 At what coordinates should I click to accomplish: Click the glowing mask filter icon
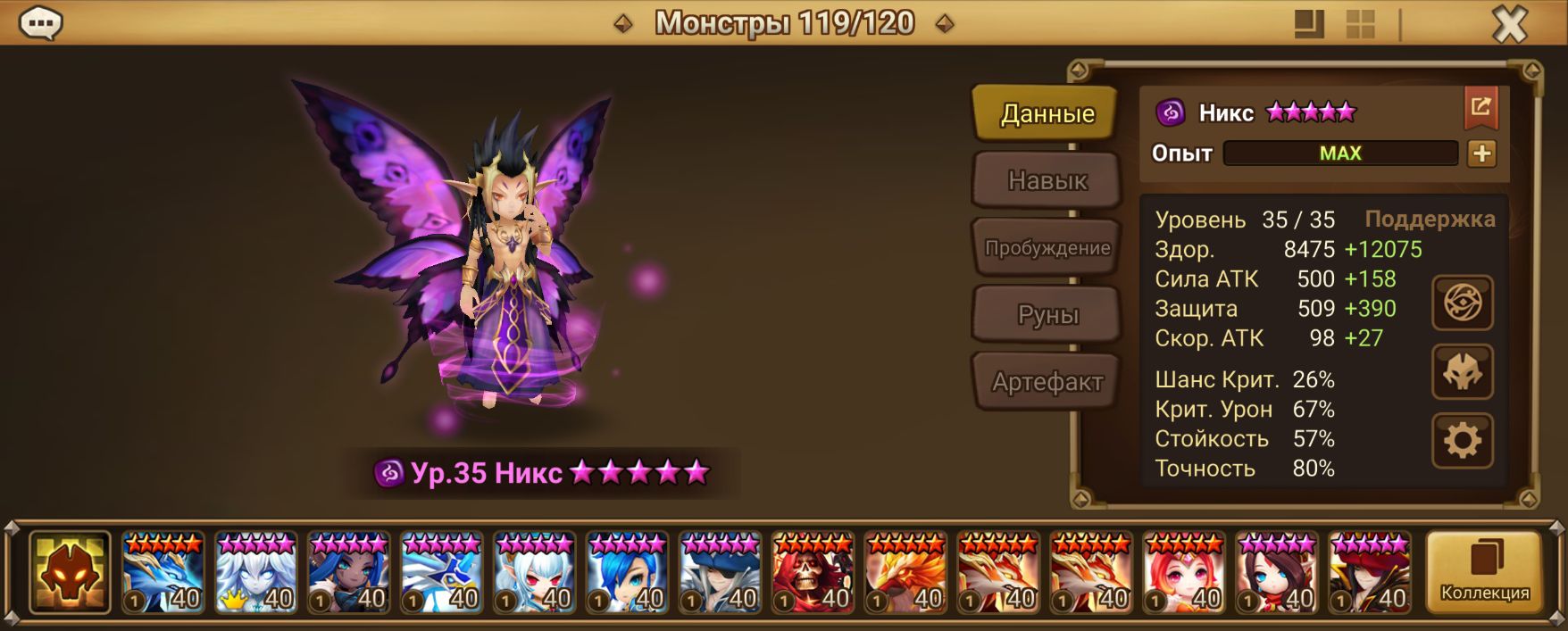[x=70, y=573]
